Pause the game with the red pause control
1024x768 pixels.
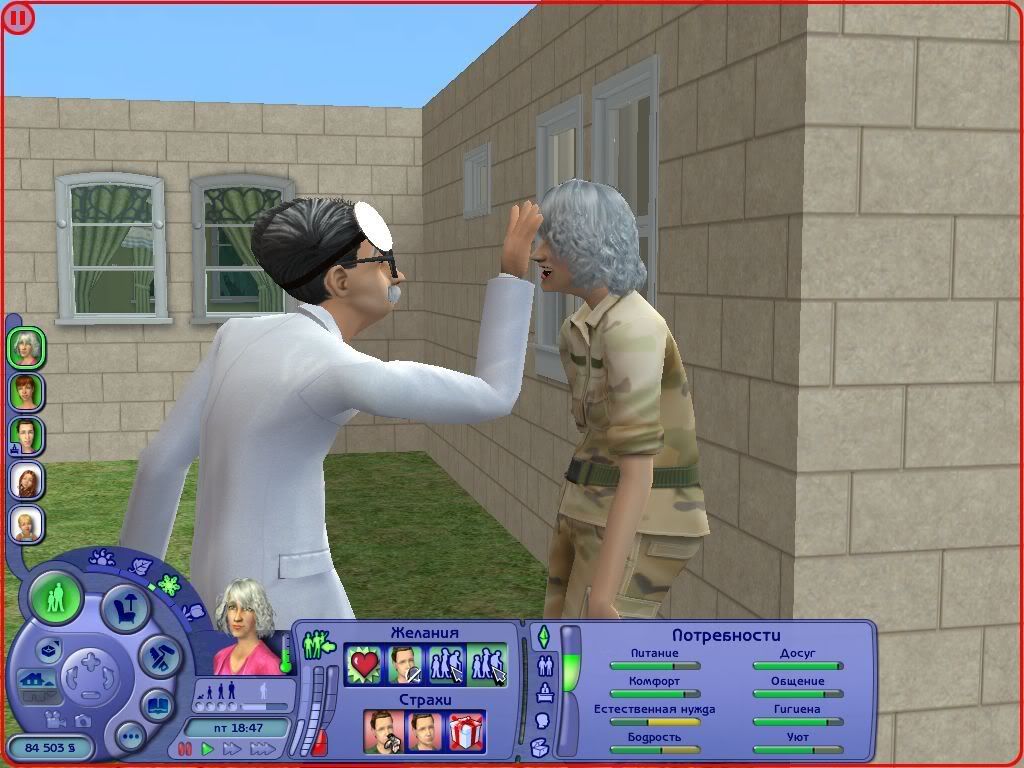tap(185, 748)
